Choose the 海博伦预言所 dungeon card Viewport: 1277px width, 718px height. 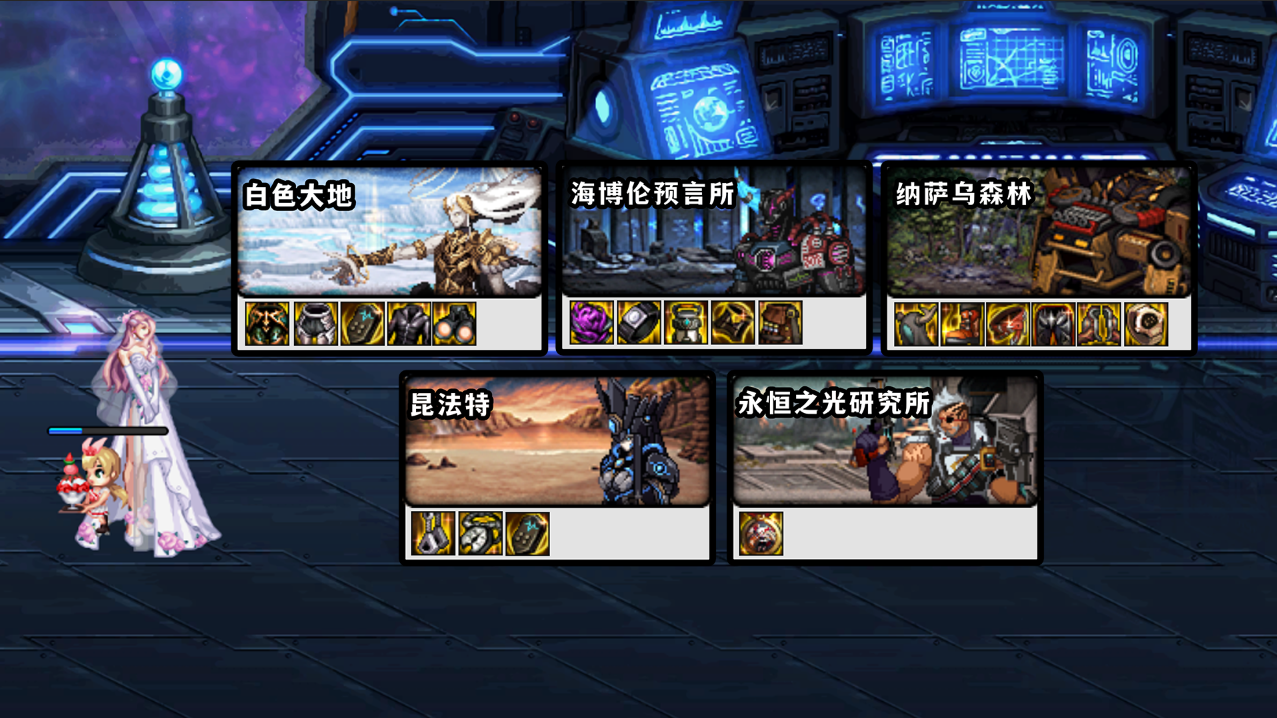(x=714, y=233)
